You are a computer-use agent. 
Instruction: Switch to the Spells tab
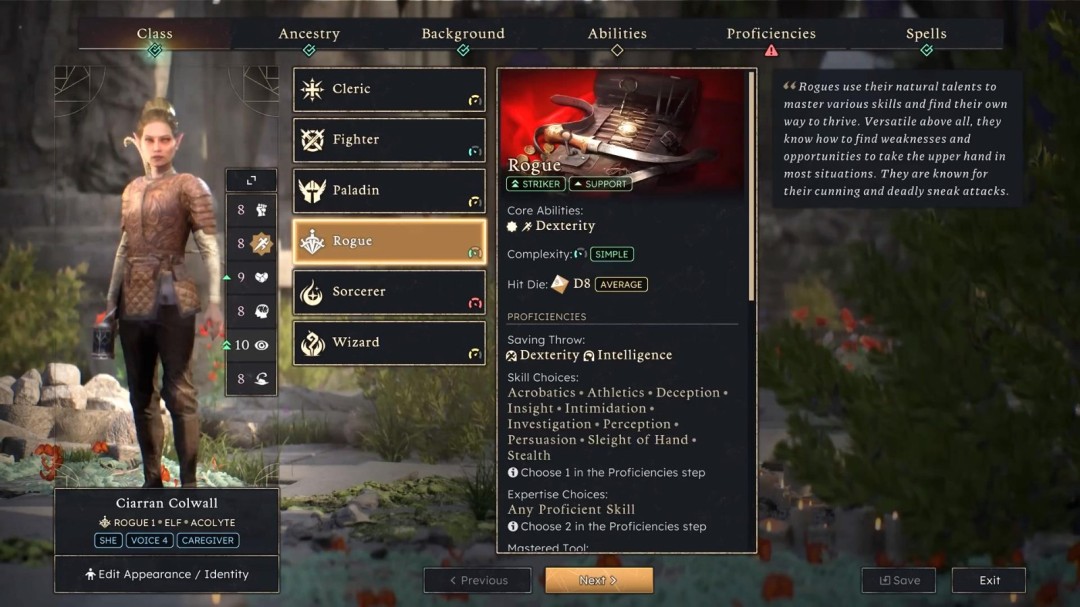pos(926,34)
